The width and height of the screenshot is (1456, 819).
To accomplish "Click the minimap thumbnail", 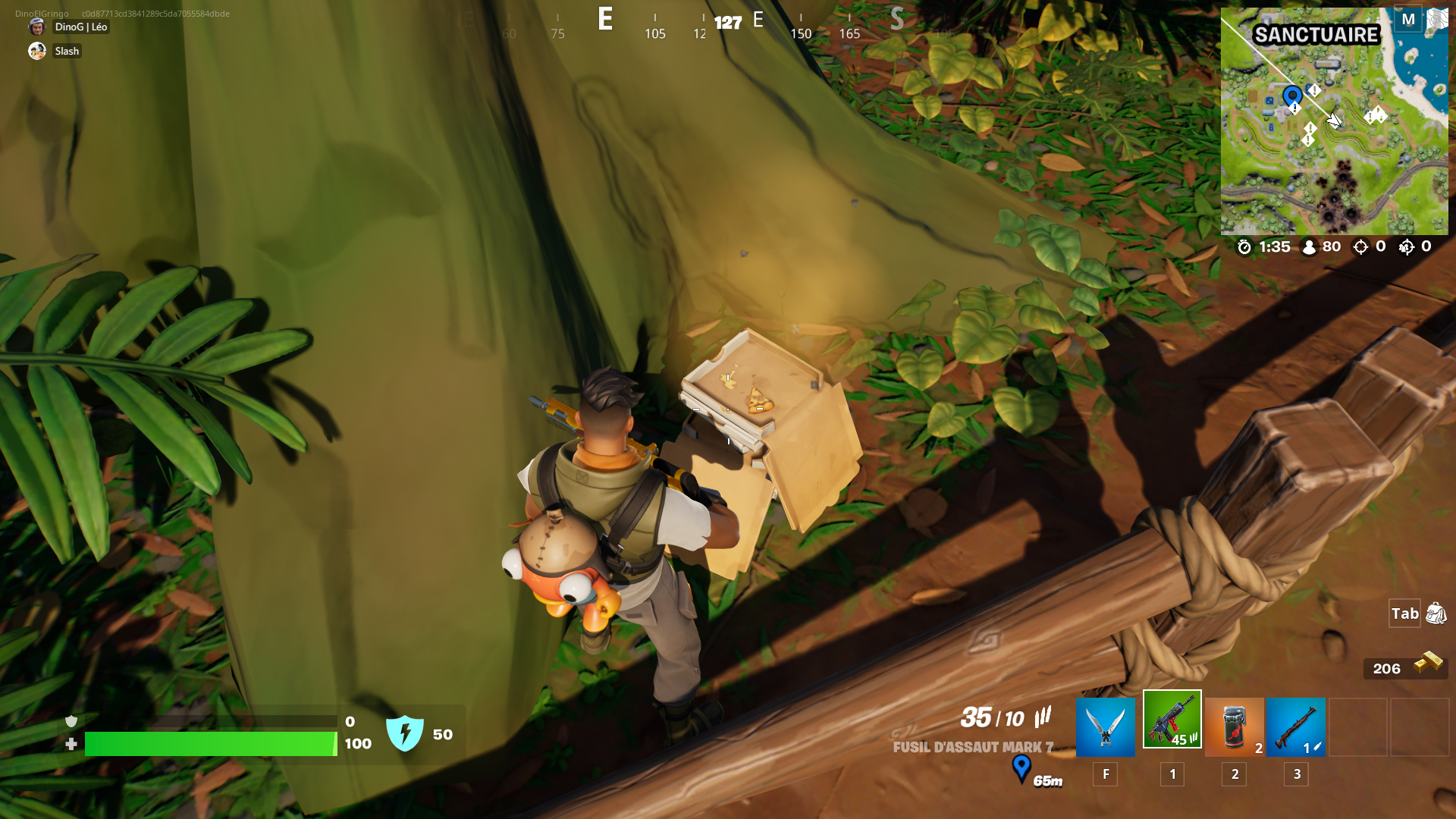I will coord(1335,121).
